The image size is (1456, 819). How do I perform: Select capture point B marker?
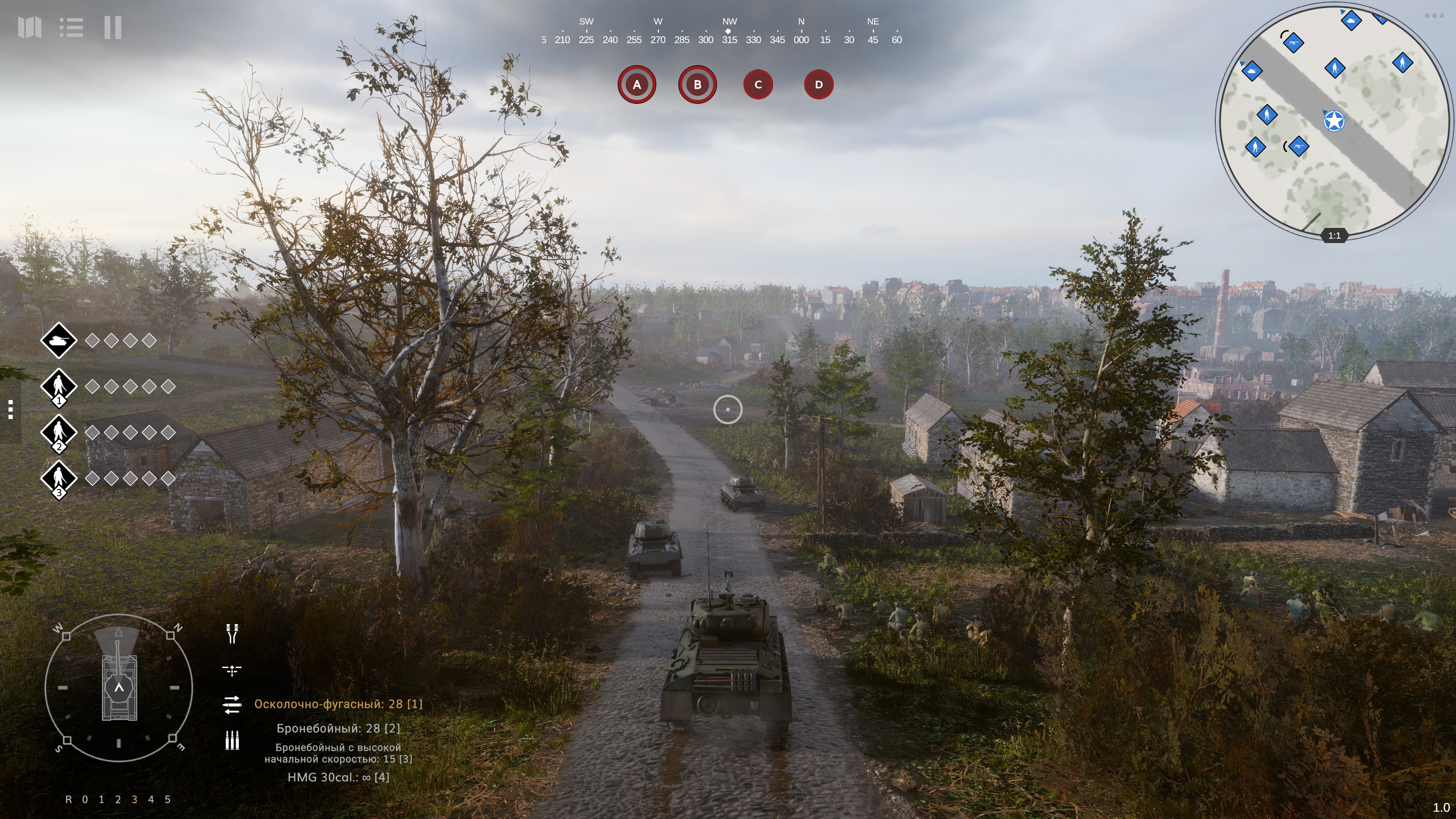click(x=698, y=85)
